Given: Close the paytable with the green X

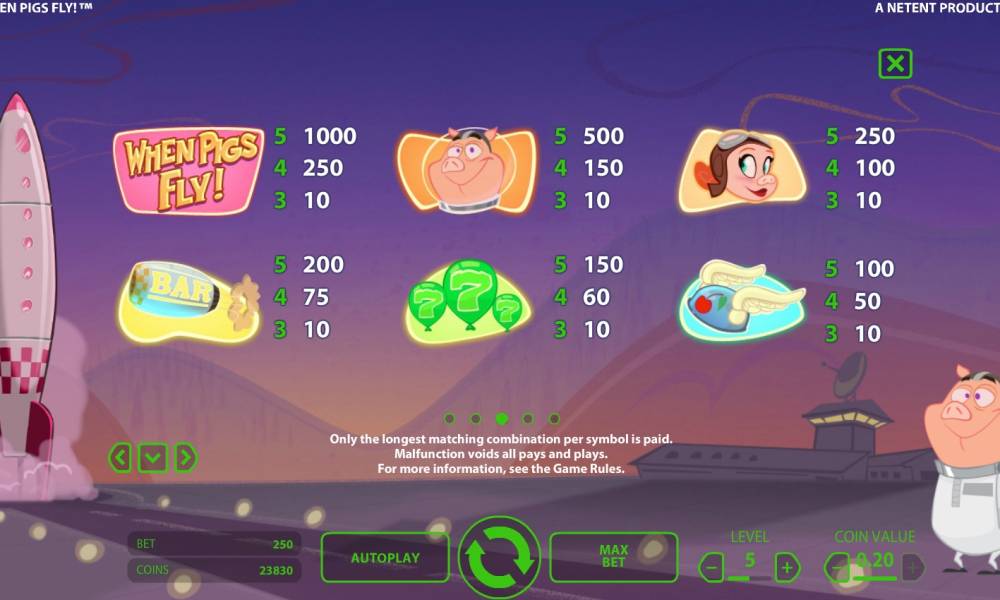Looking at the screenshot, I should [895, 64].
